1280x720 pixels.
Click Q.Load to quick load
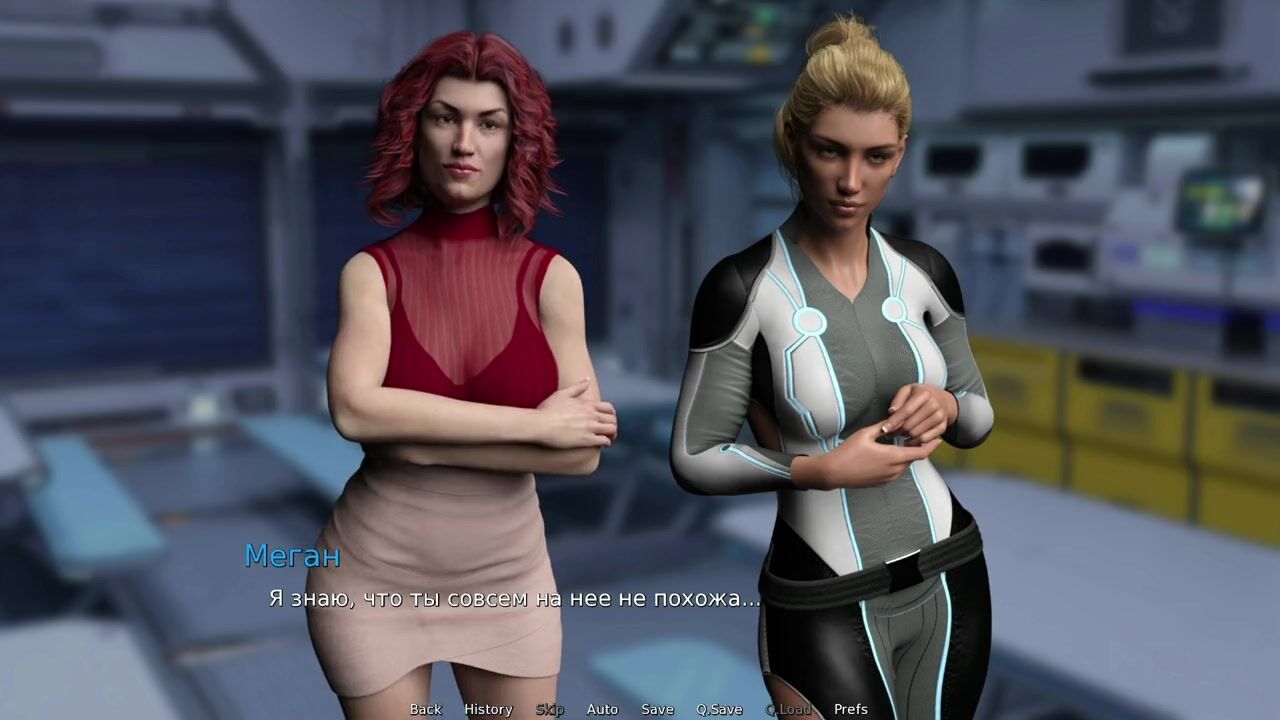pyautogui.click(x=788, y=709)
